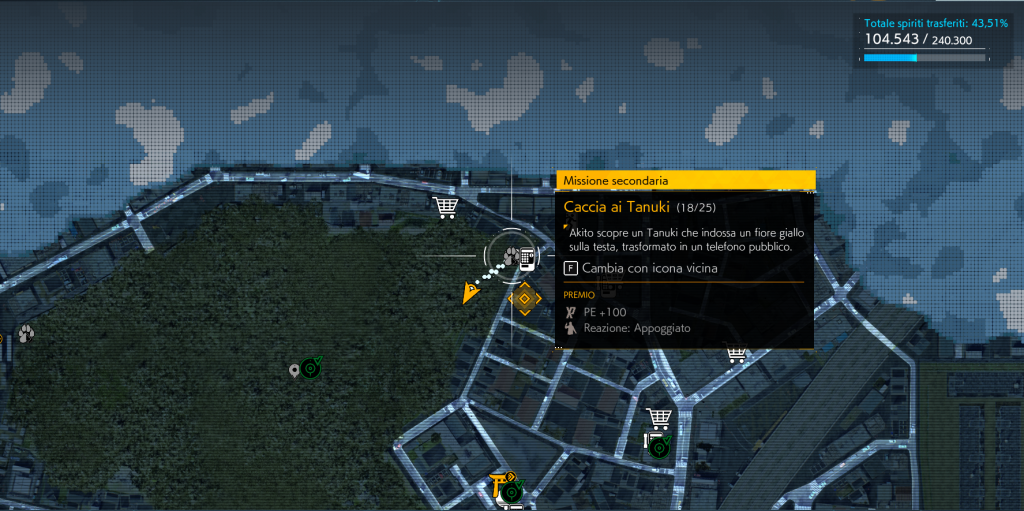Select the green completed marker beside the grey pin
Viewport: 1024px width, 511px height.
pyautogui.click(x=312, y=368)
